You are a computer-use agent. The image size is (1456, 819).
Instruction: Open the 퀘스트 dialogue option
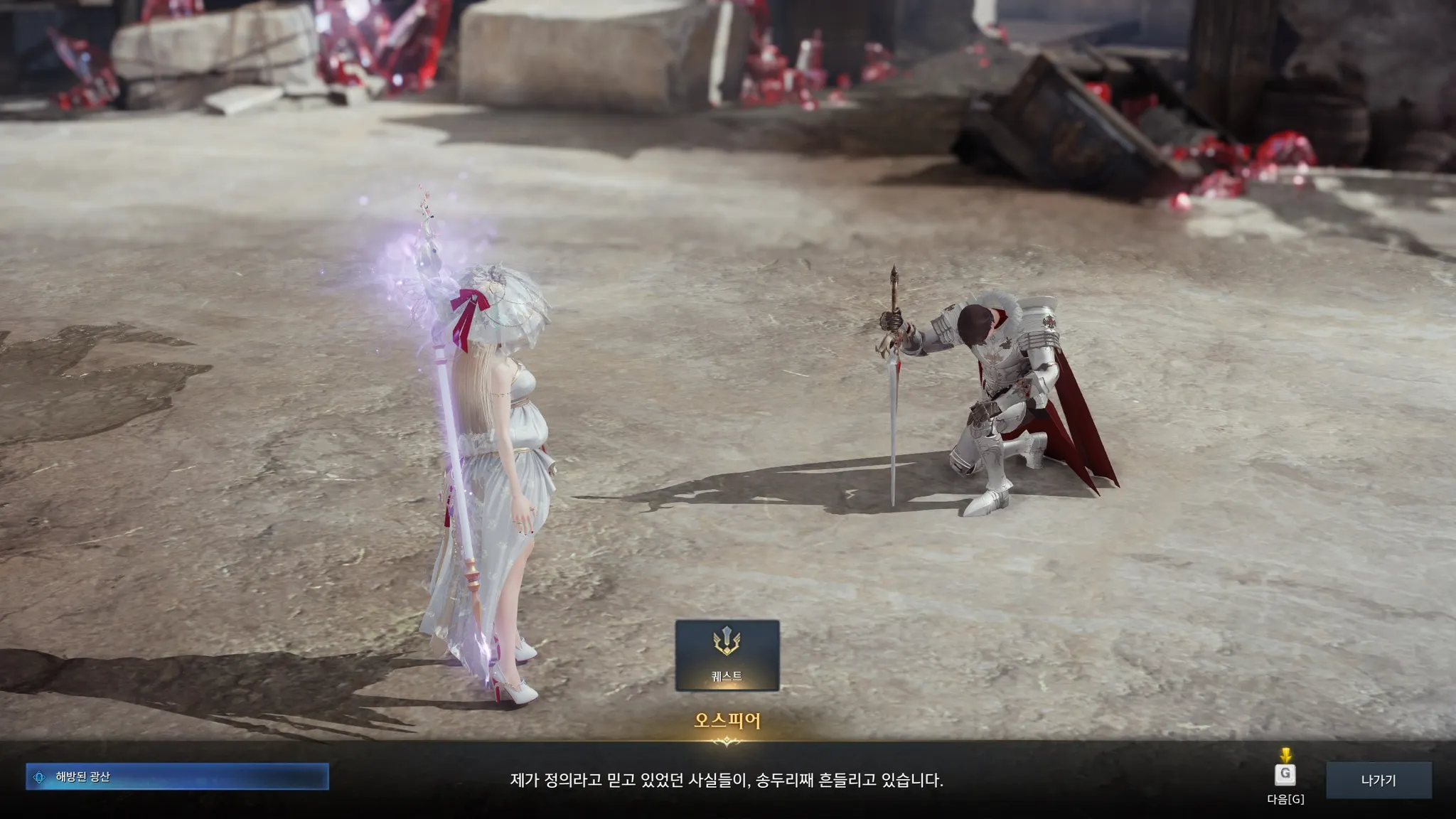[727, 655]
